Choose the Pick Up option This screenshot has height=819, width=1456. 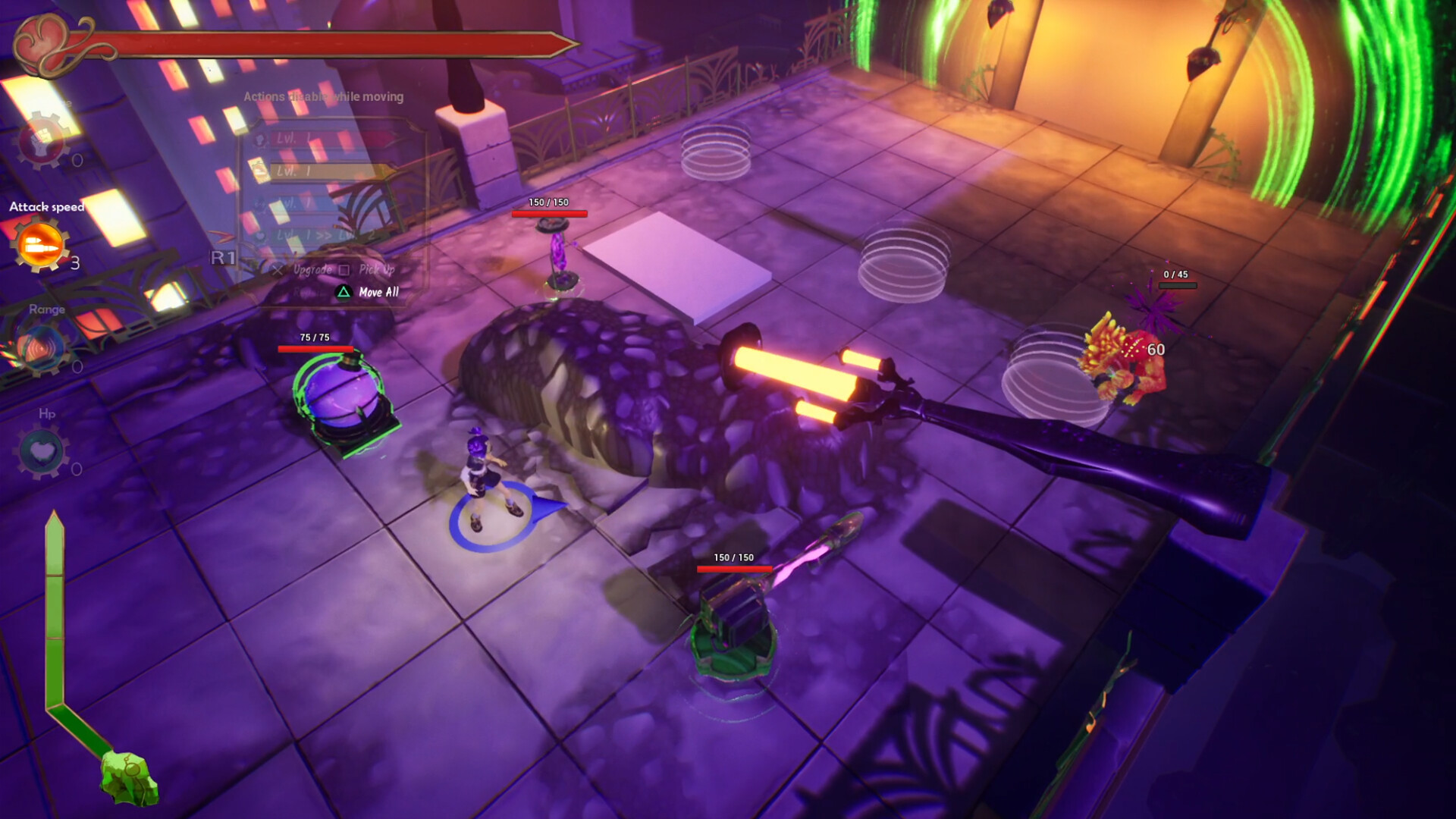pos(377,270)
